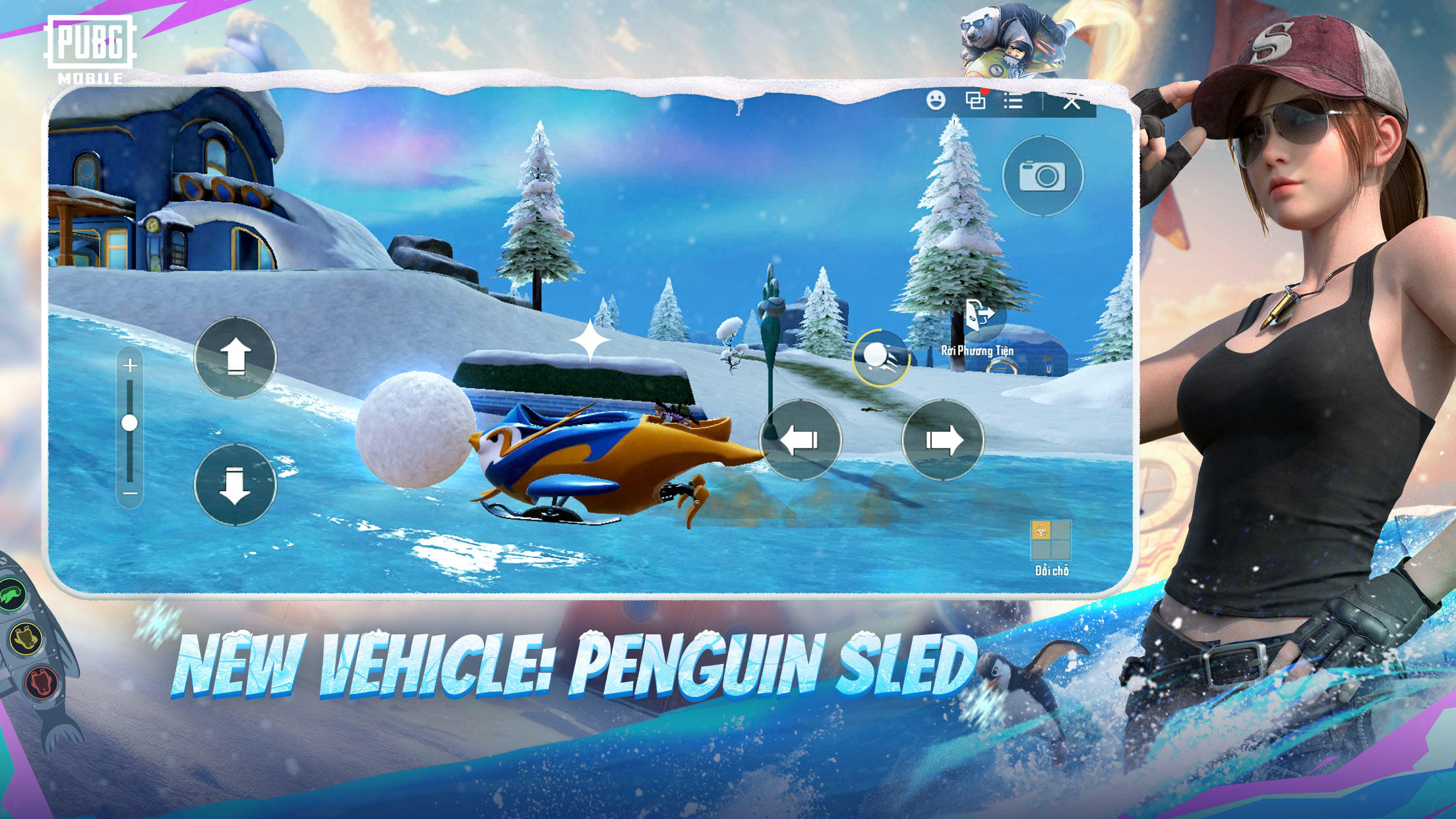Click the PUBG MOBILE logo

click(x=89, y=45)
